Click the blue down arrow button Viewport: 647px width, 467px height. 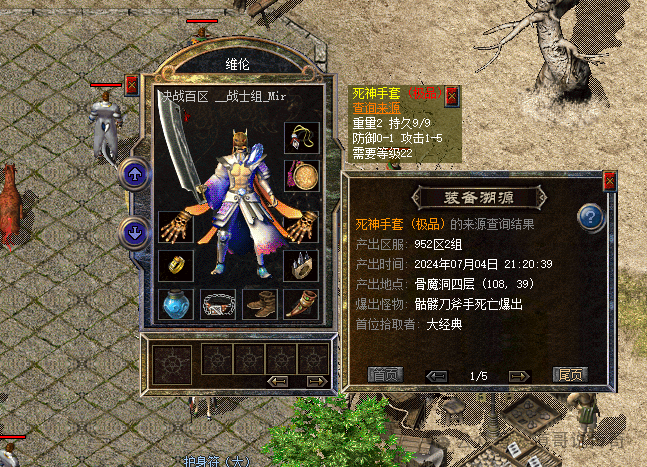(x=134, y=232)
